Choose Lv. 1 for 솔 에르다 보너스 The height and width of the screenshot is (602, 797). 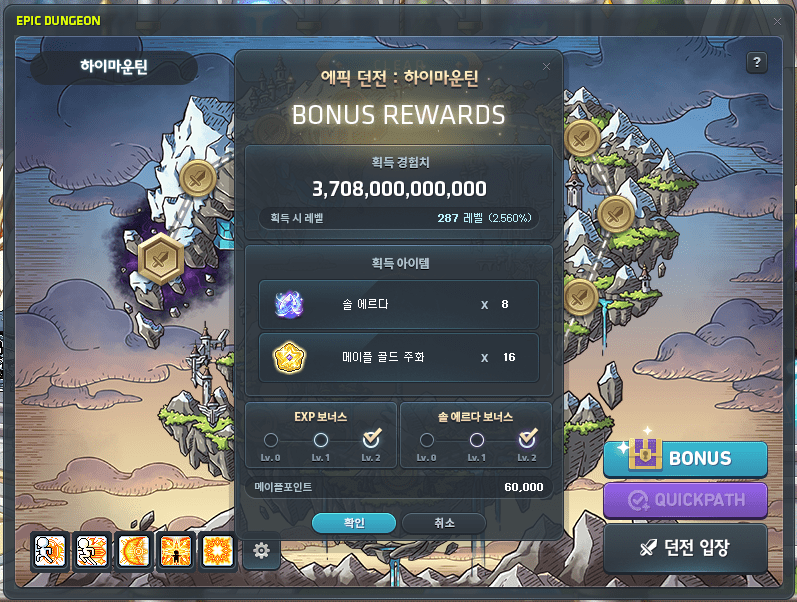coord(477,440)
